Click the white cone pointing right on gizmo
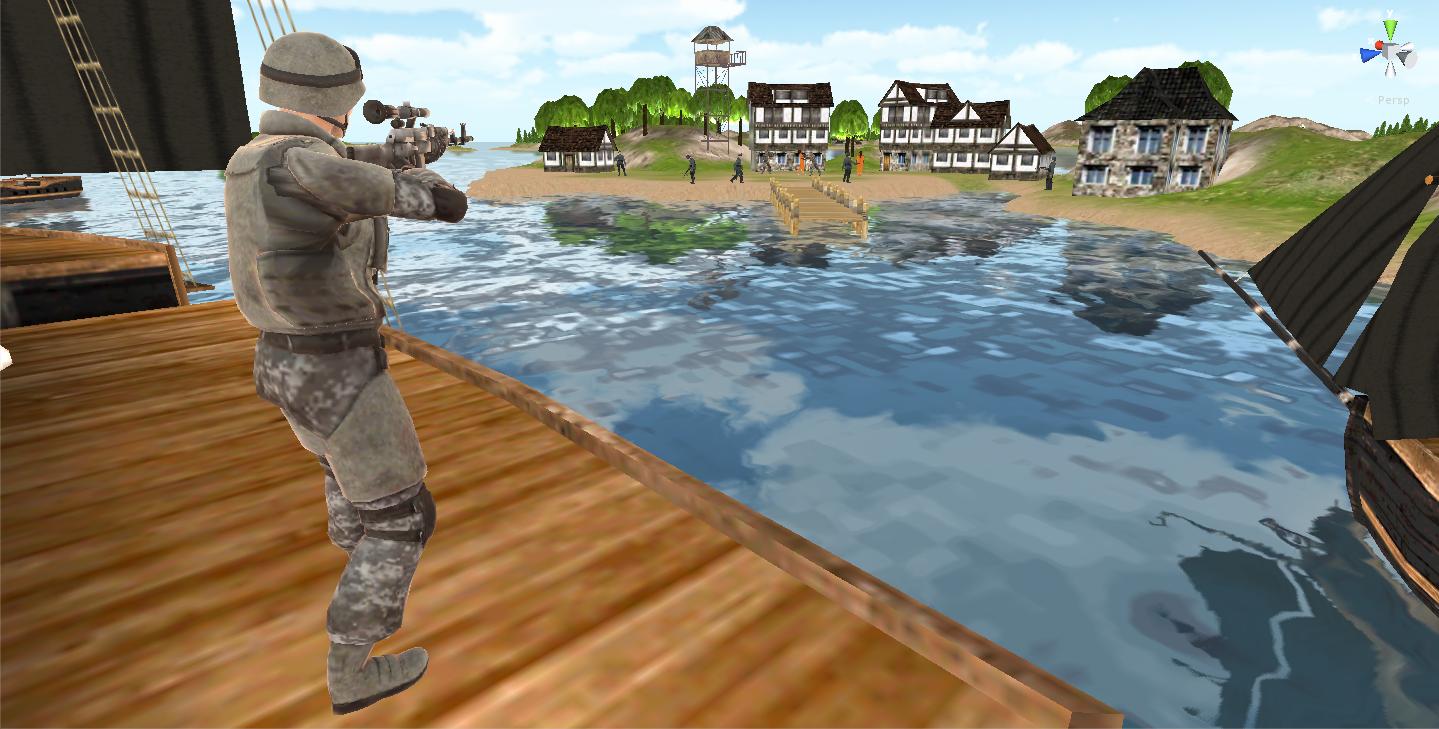The height and width of the screenshot is (729, 1439). coord(1409,45)
